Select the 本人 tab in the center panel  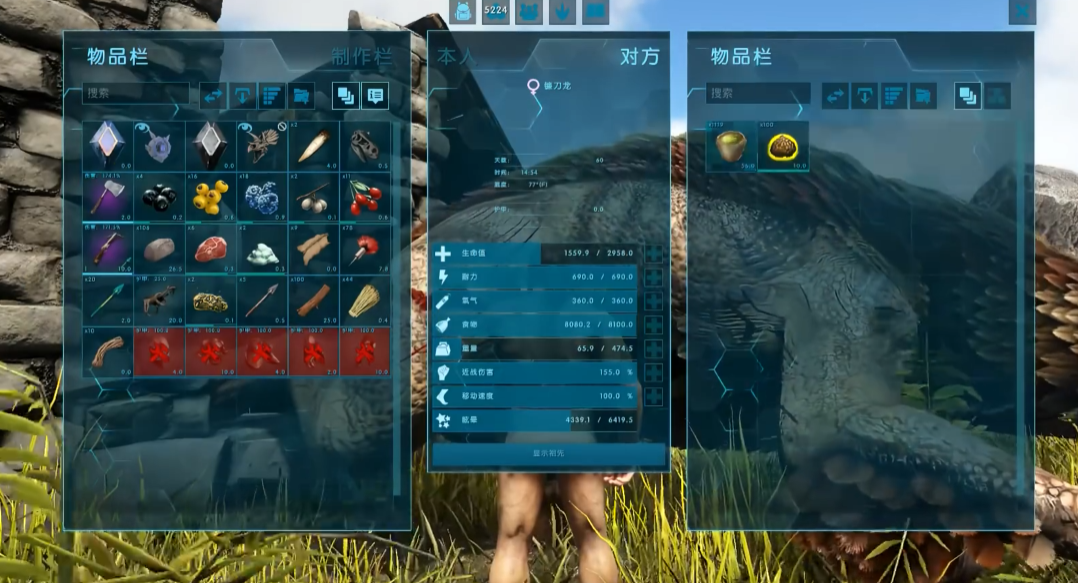point(457,57)
